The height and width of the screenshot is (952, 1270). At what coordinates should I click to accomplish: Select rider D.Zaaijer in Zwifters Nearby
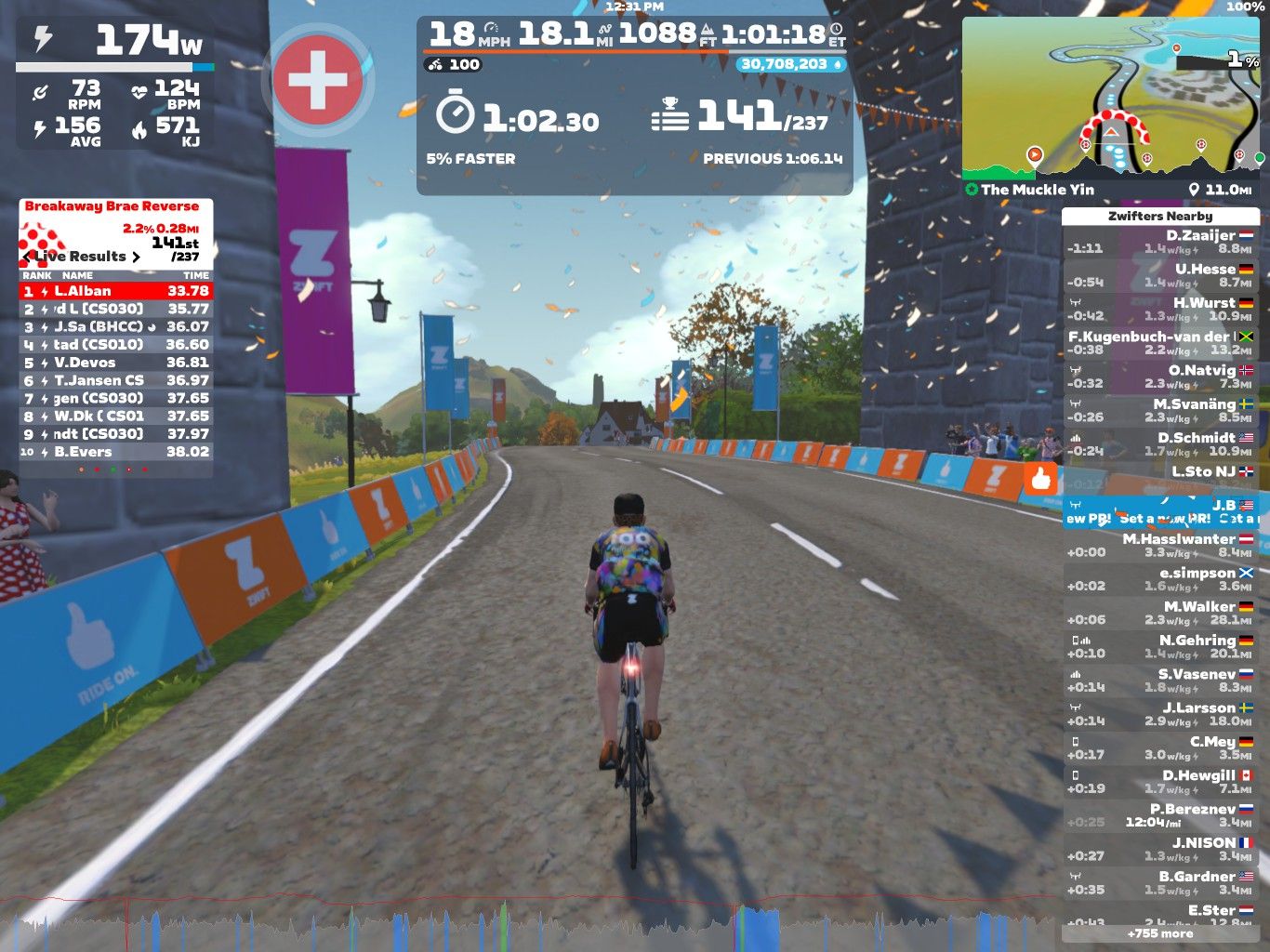coord(1160,243)
